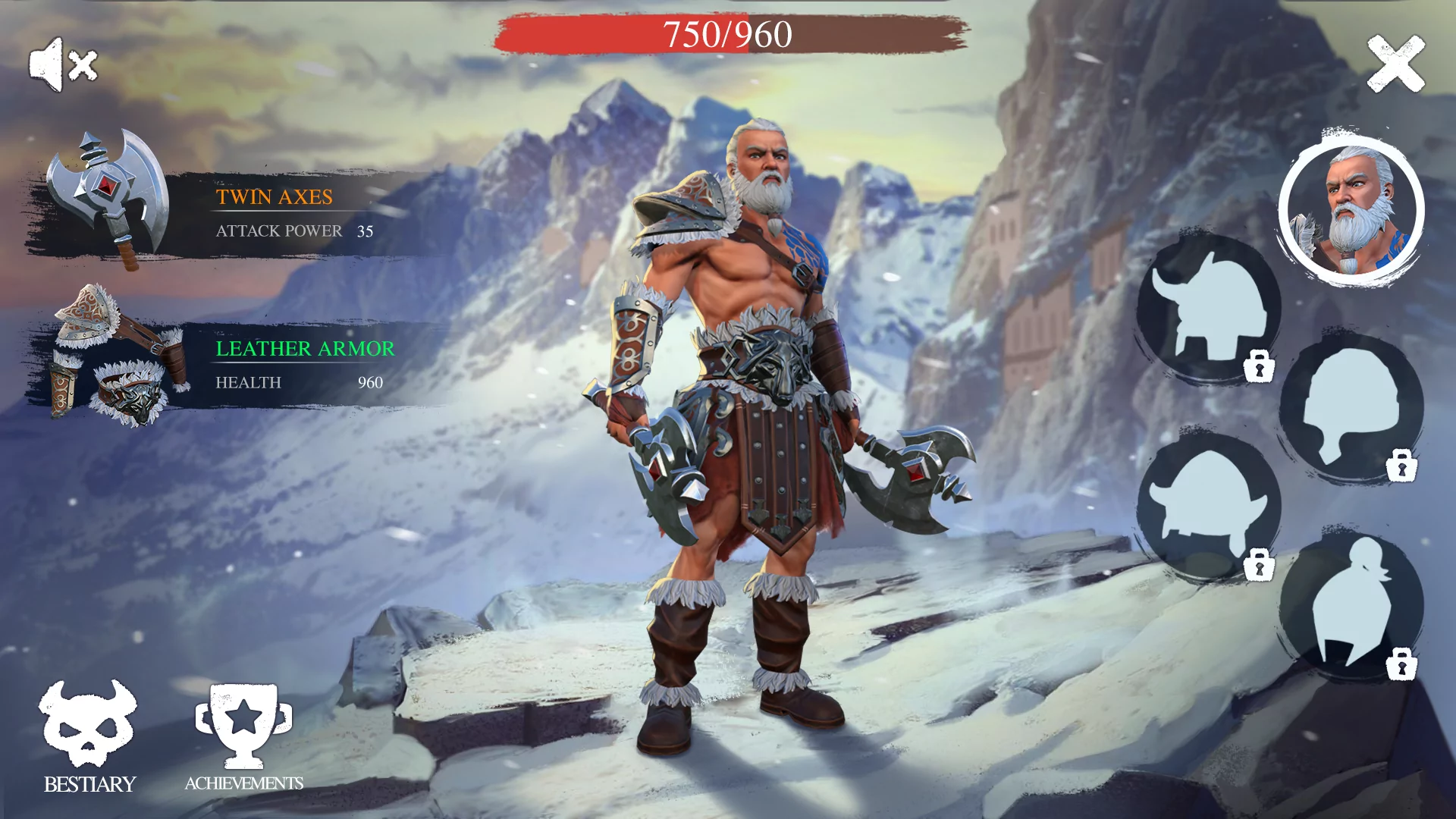1456x819 pixels.
Task: Click the TWIN AXES label
Action: coord(273,197)
